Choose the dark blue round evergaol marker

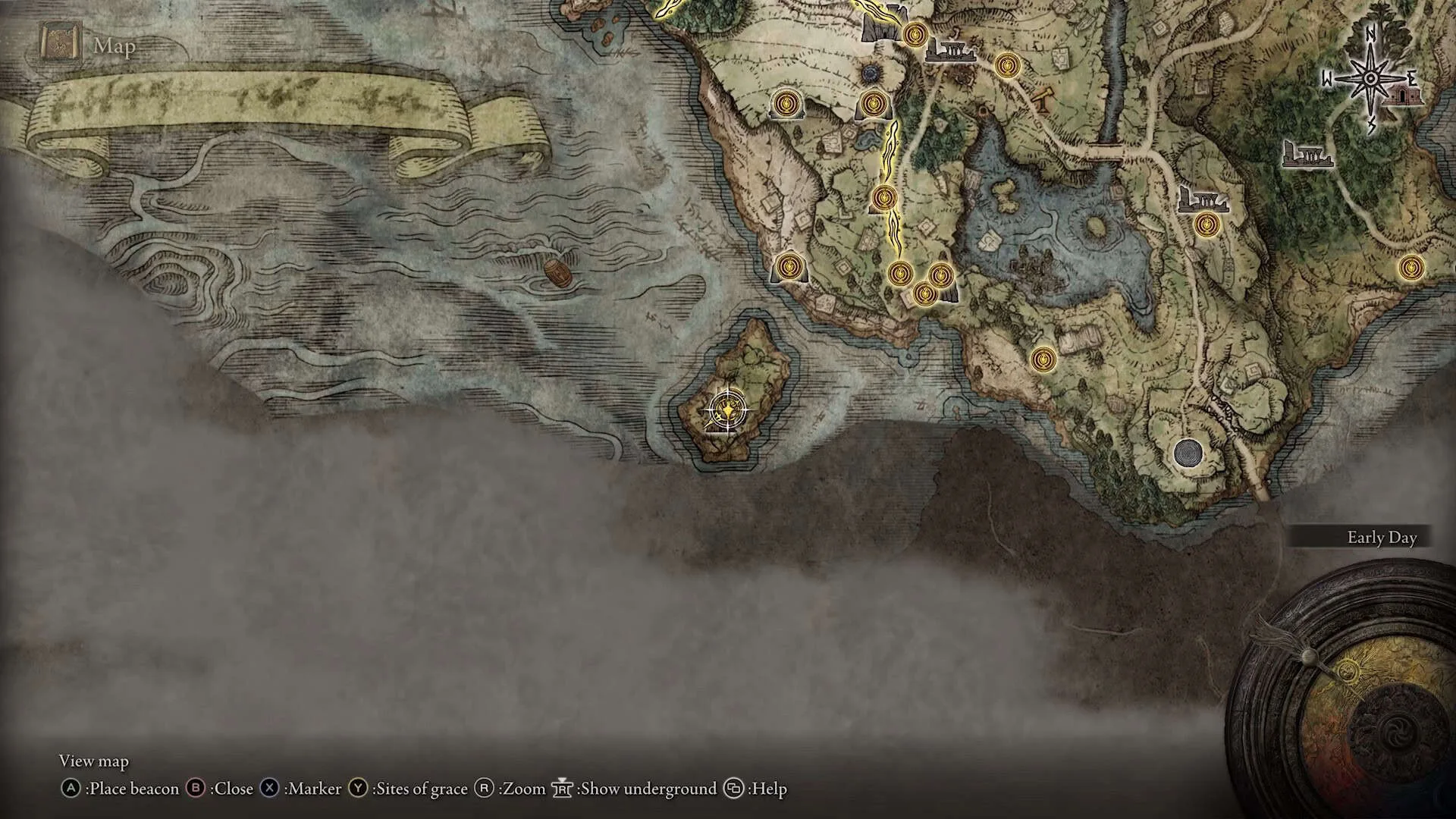871,74
